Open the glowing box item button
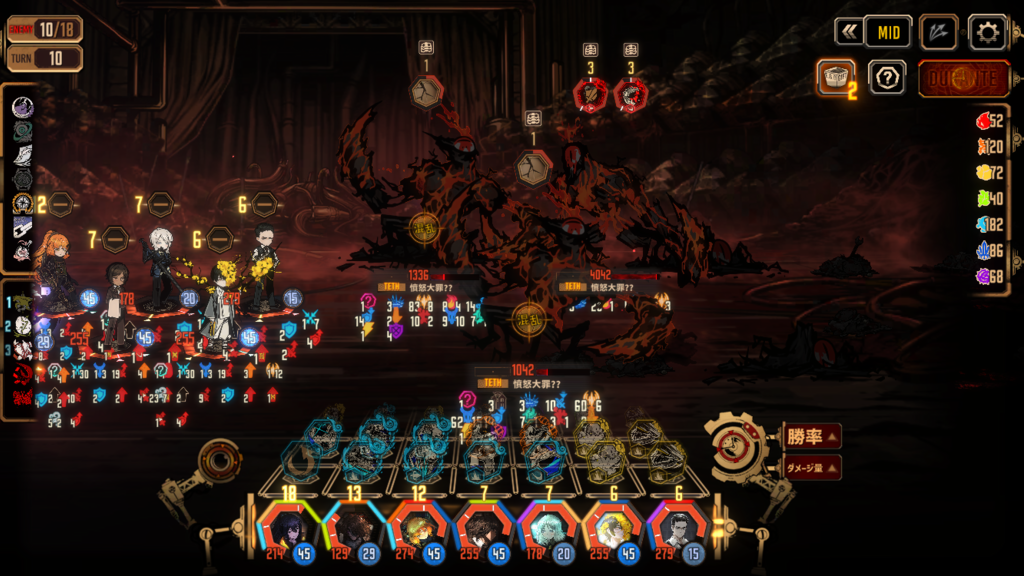 tap(836, 77)
